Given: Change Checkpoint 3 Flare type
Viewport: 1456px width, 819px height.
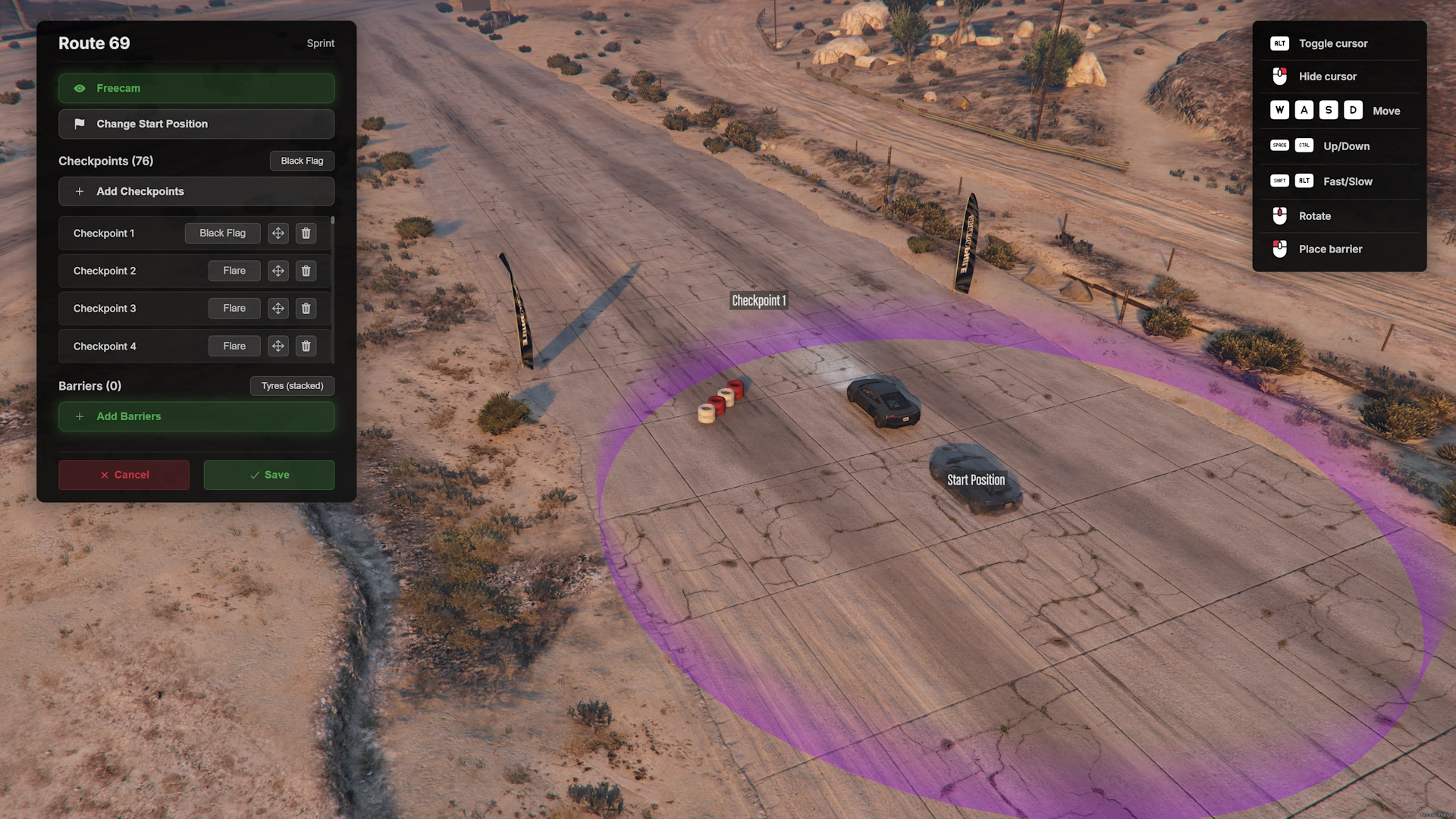Looking at the screenshot, I should coord(234,309).
